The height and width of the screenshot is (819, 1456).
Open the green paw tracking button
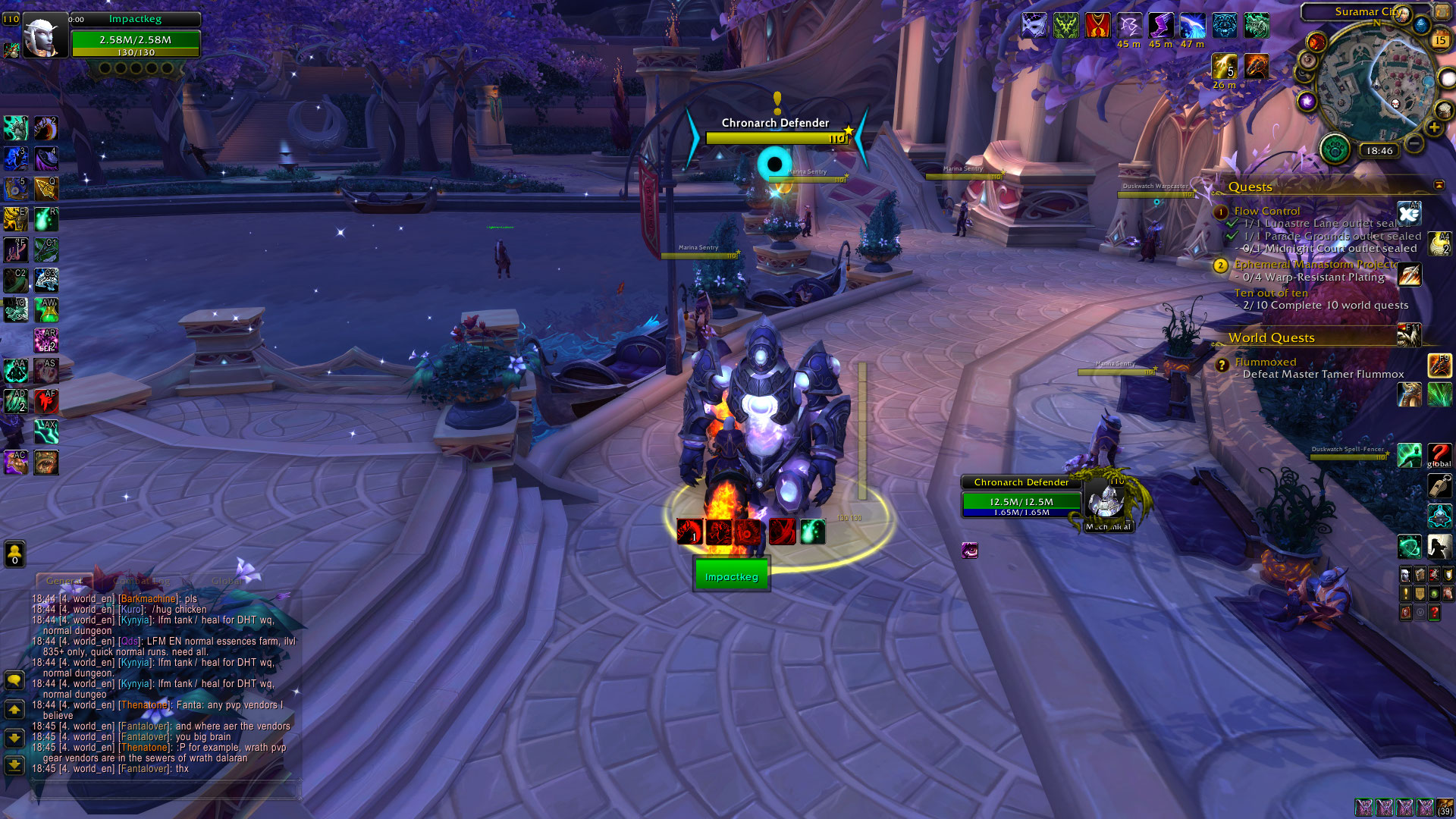1335,149
